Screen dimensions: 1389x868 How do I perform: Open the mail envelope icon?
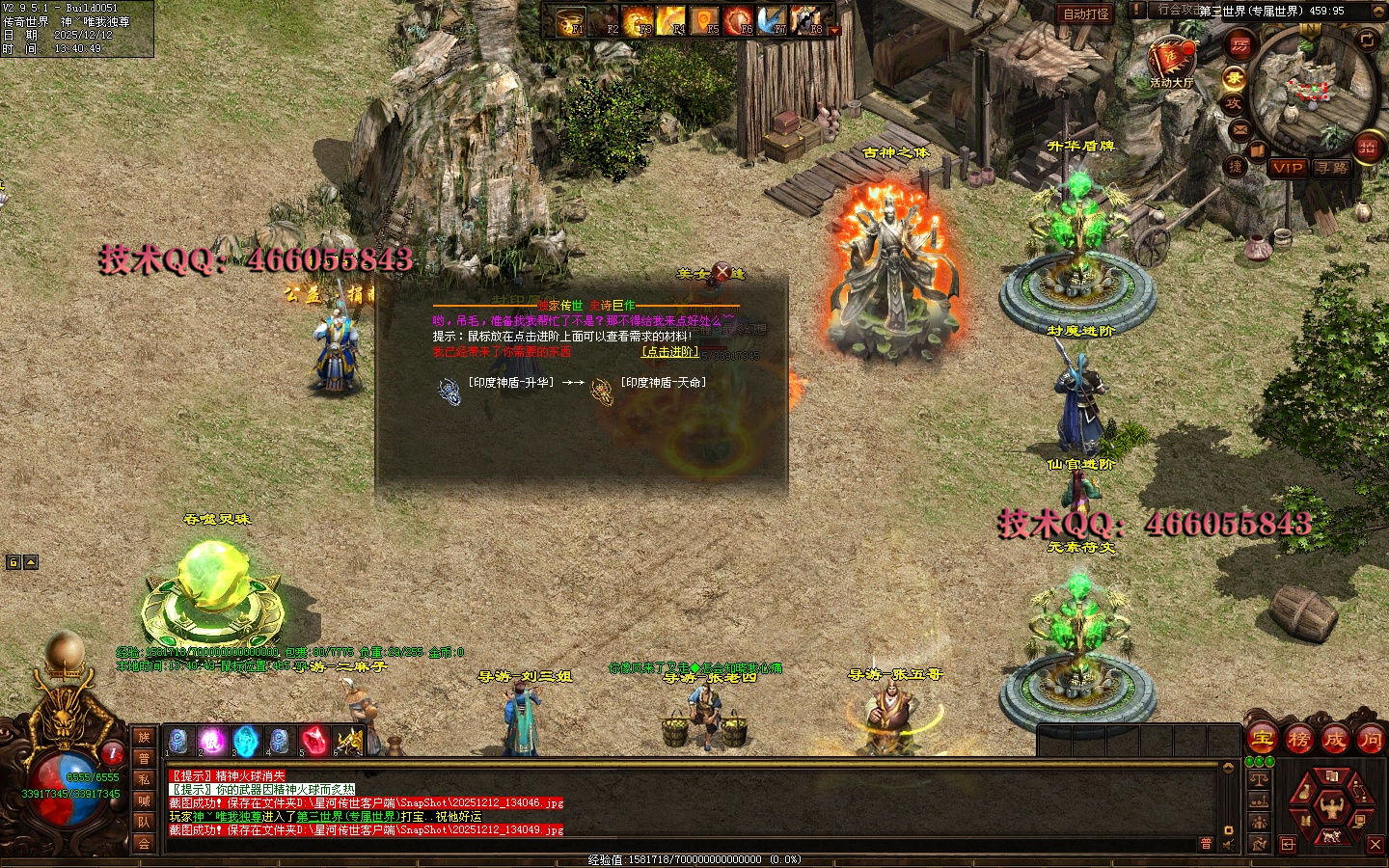1240,128
